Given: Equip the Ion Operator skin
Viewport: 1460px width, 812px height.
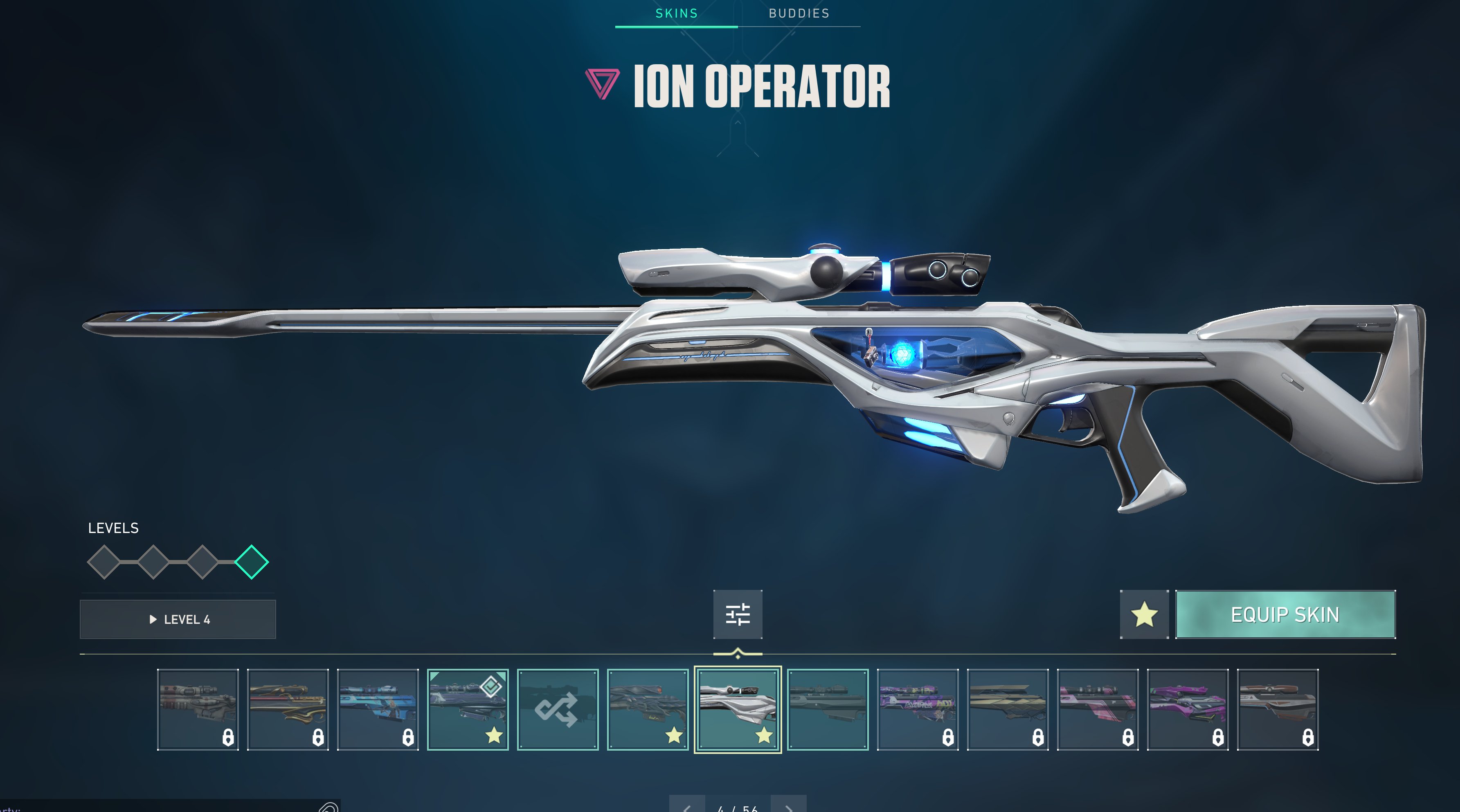Looking at the screenshot, I should [1285, 615].
